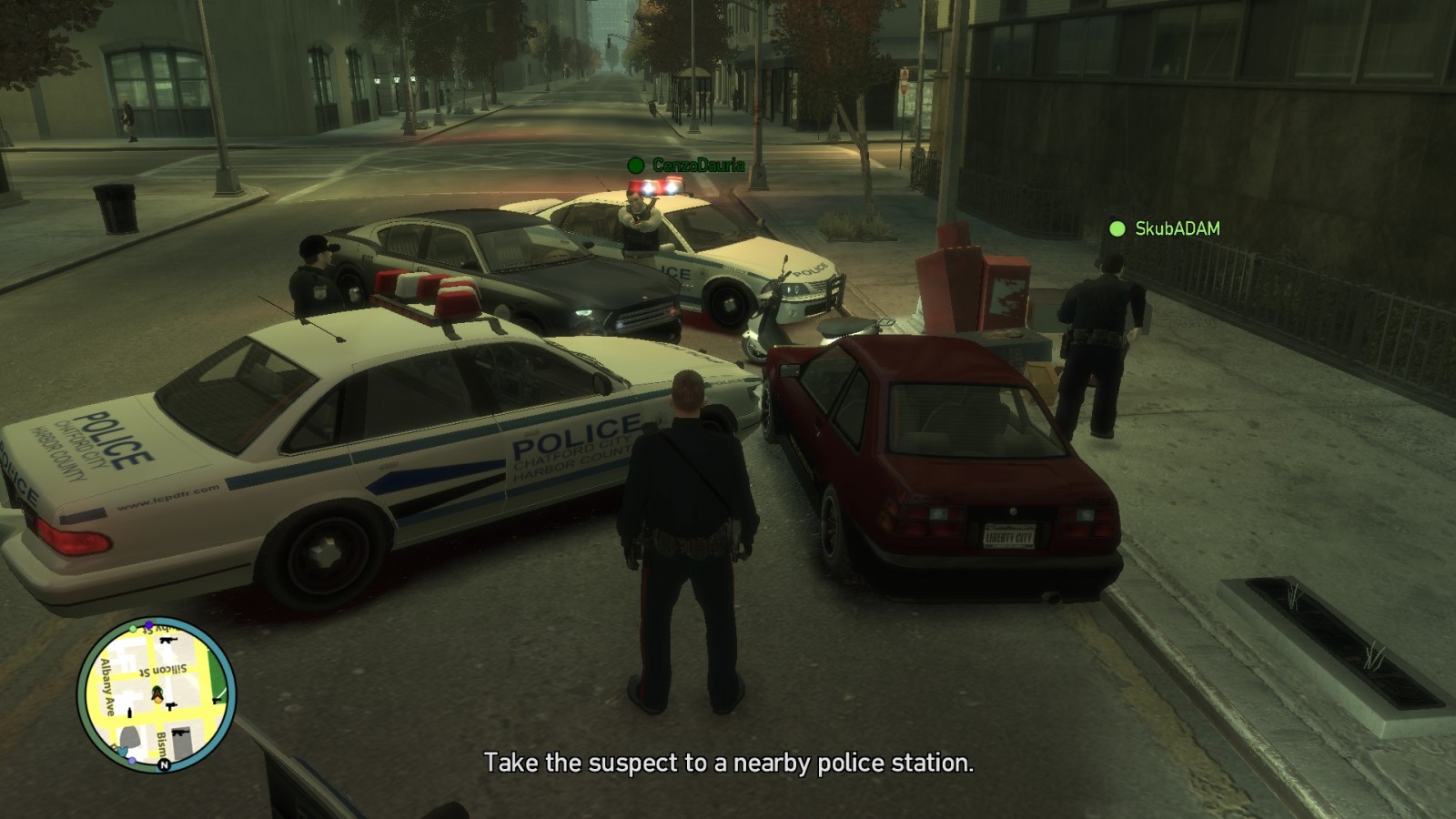Select the rifle icon on the dark grey building

pos(179,733)
